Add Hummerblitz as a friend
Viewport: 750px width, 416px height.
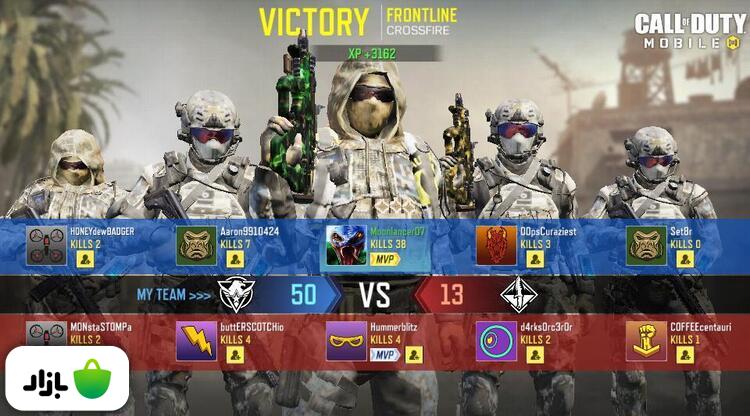point(414,355)
